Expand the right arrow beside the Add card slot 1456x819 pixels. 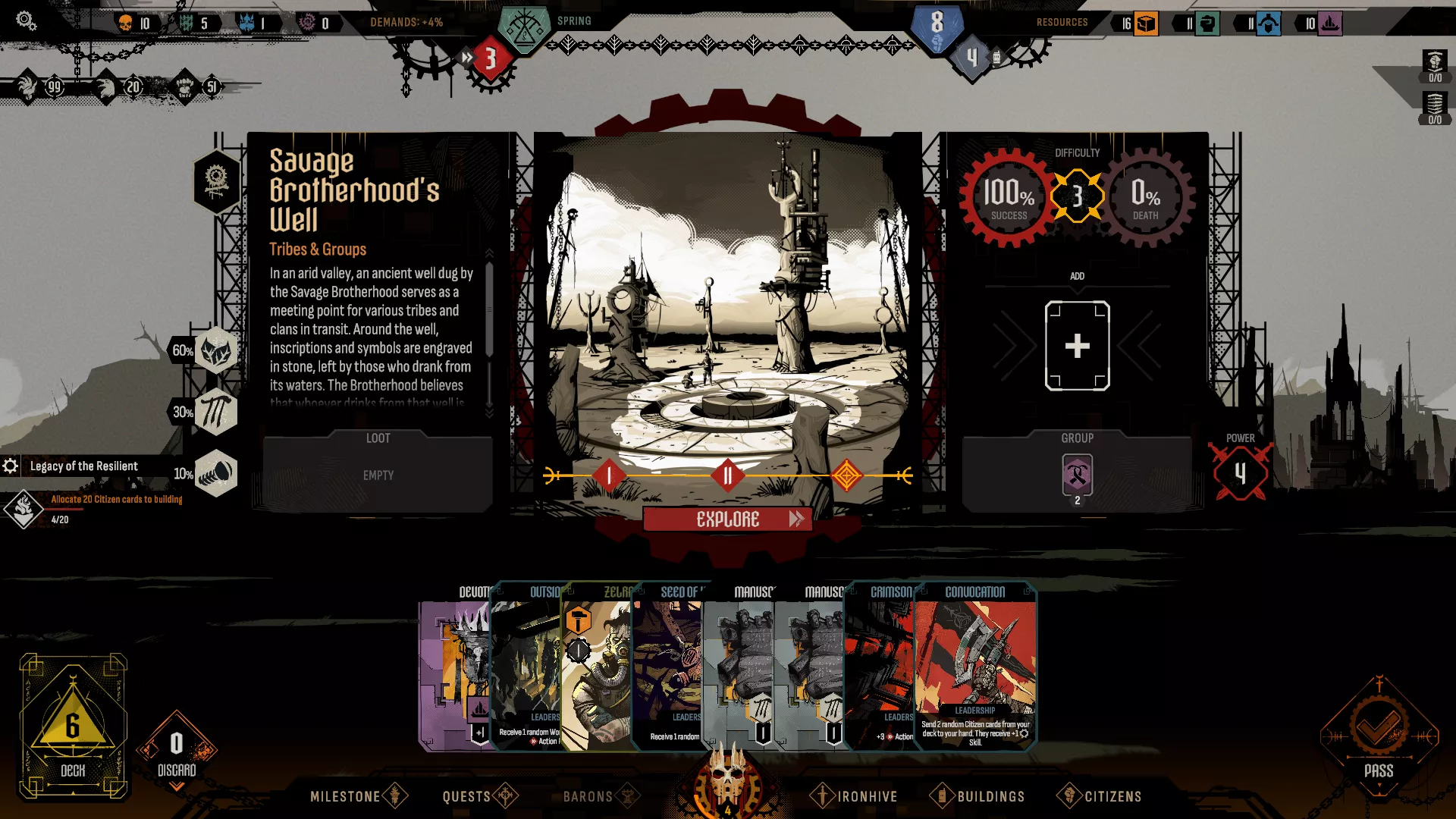click(x=1139, y=345)
